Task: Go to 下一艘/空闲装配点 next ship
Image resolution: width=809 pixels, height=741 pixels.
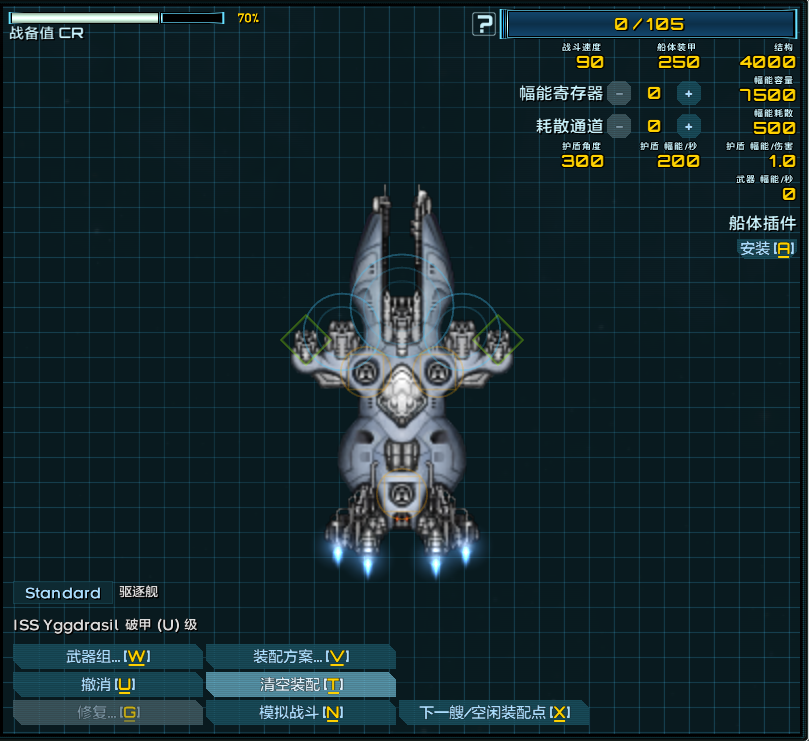Action: tap(494, 712)
